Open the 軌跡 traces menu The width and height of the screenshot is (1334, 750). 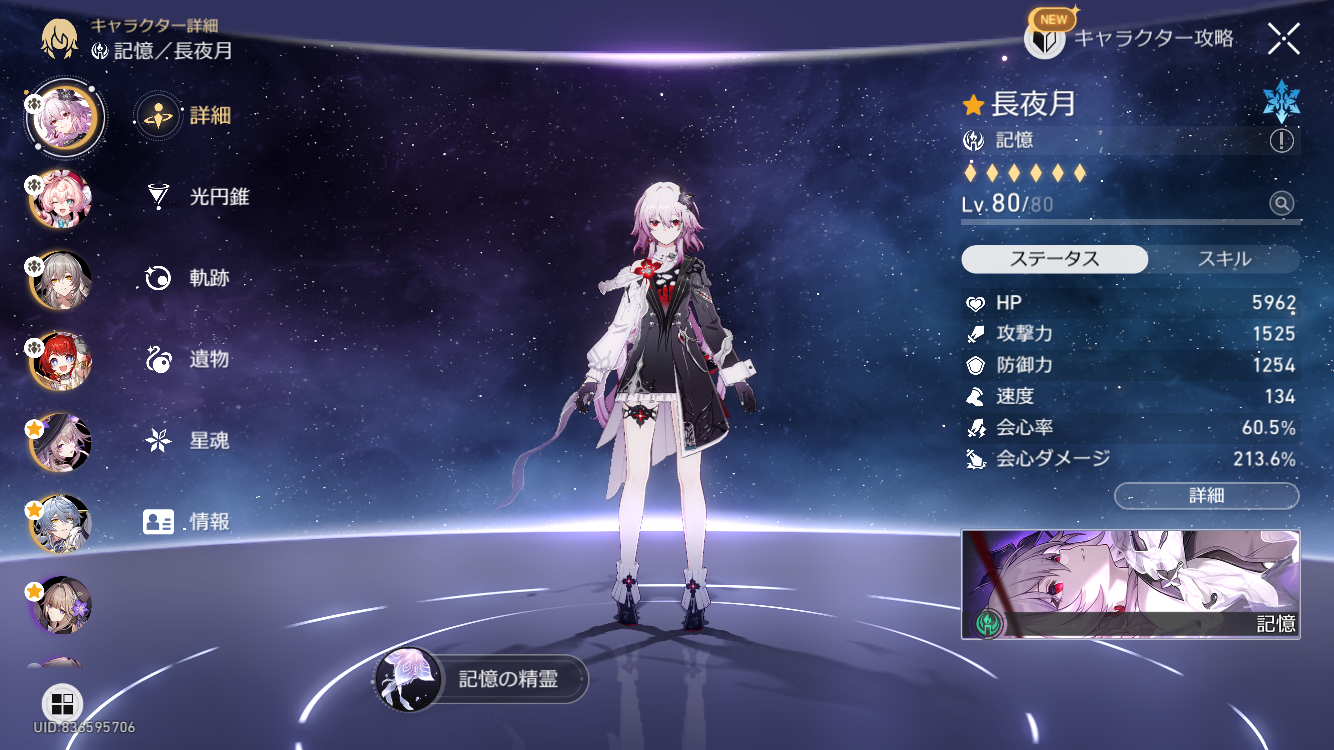(190, 278)
